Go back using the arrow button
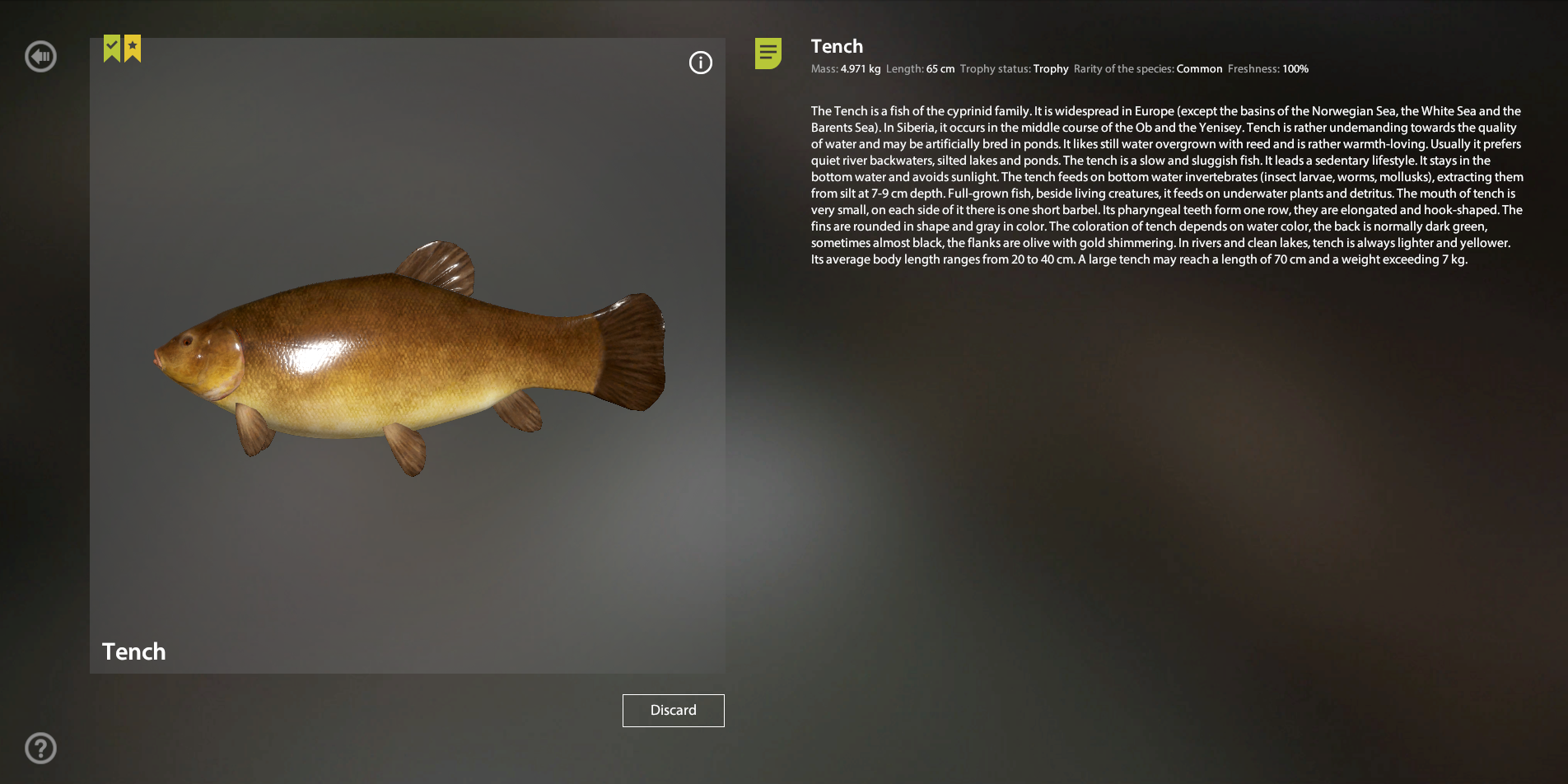1568x784 pixels. (40, 57)
